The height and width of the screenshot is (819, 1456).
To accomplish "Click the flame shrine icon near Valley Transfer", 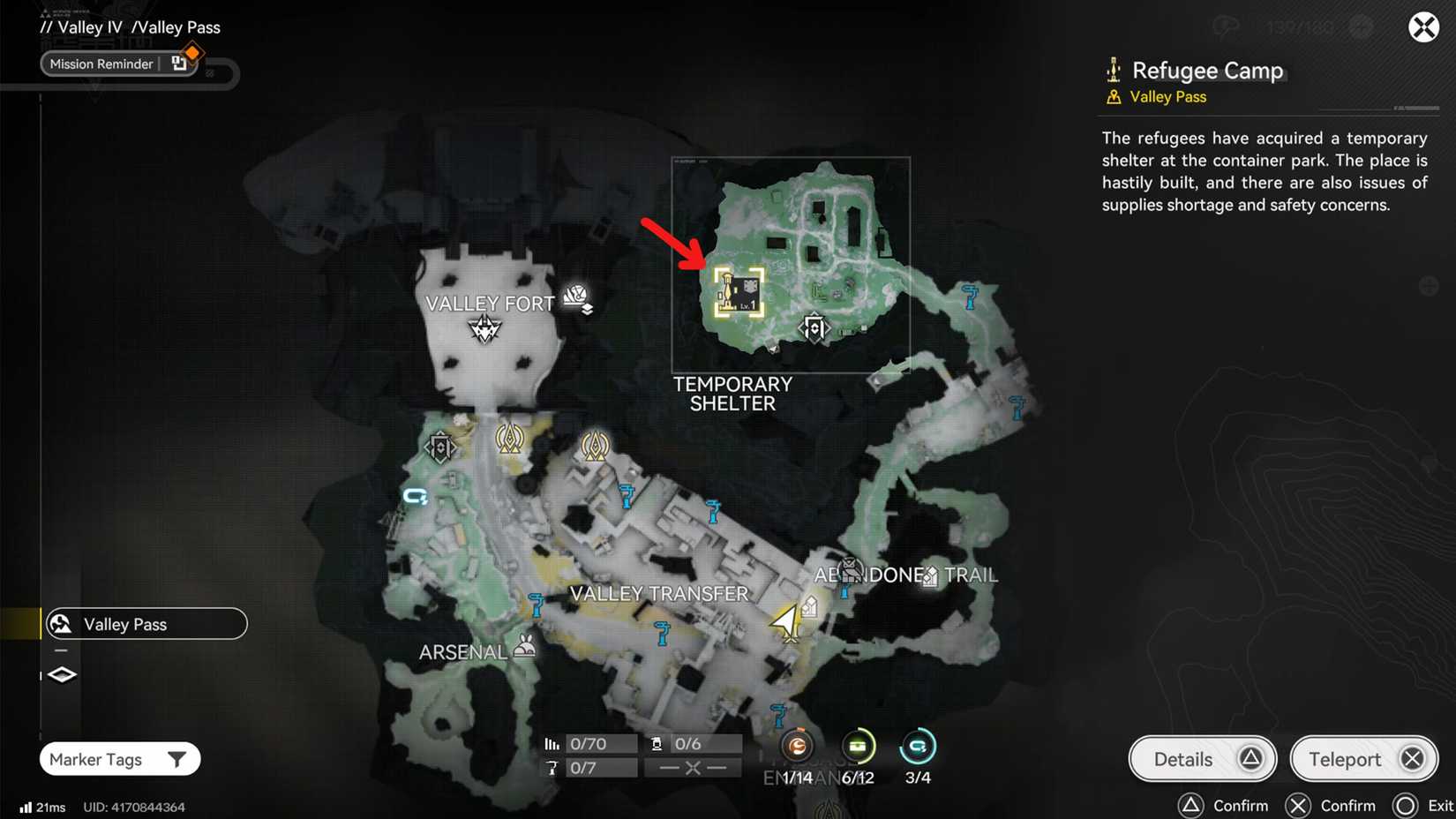I will (x=594, y=447).
